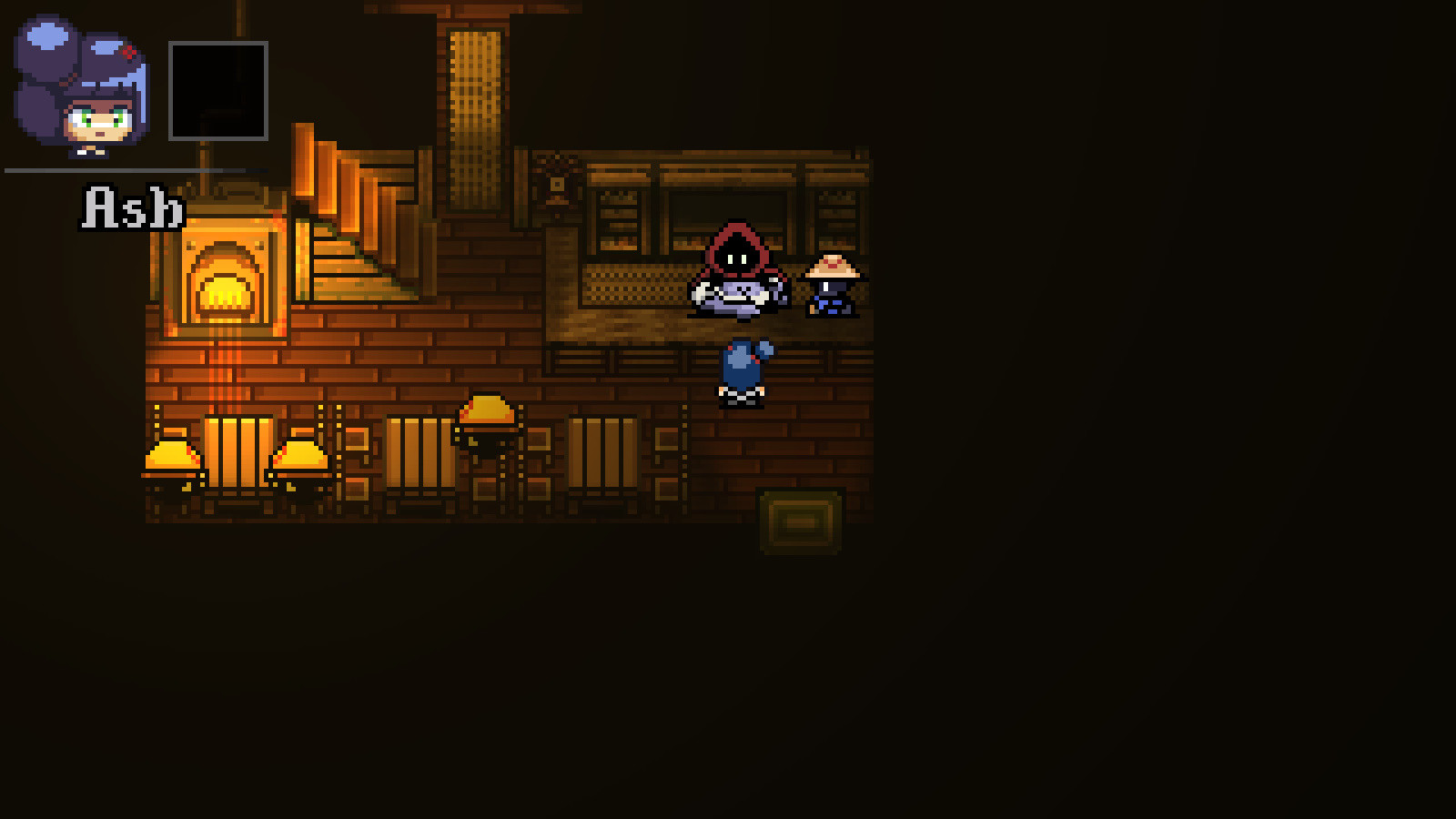Click the Ash name label
Image resolution: width=1456 pixels, height=819 pixels.
tap(132, 207)
